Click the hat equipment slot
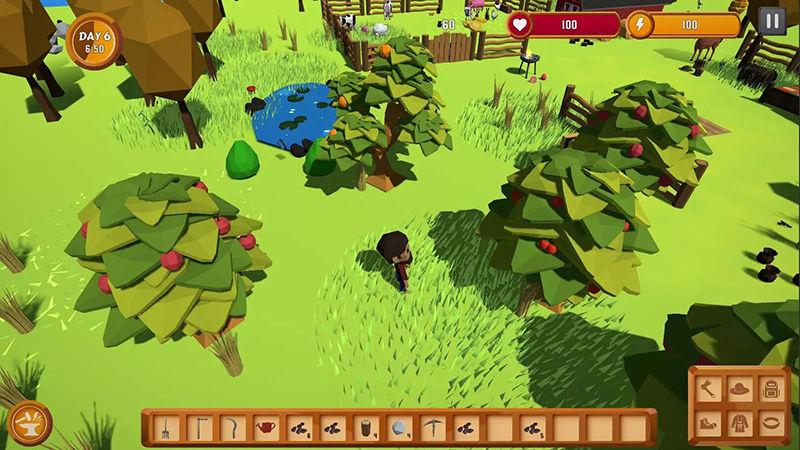Screen dimensions: 800x450 pos(740,389)
